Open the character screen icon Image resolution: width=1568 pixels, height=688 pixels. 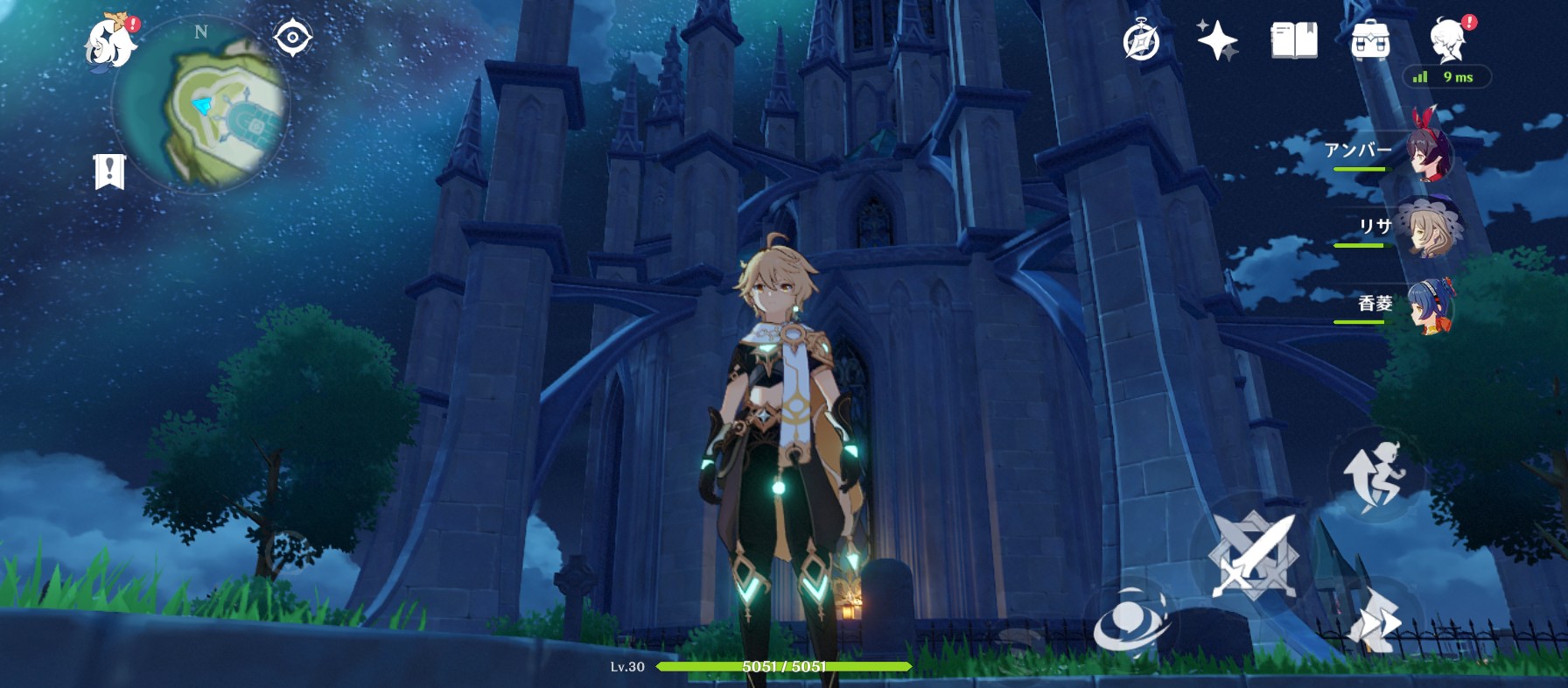(1448, 40)
